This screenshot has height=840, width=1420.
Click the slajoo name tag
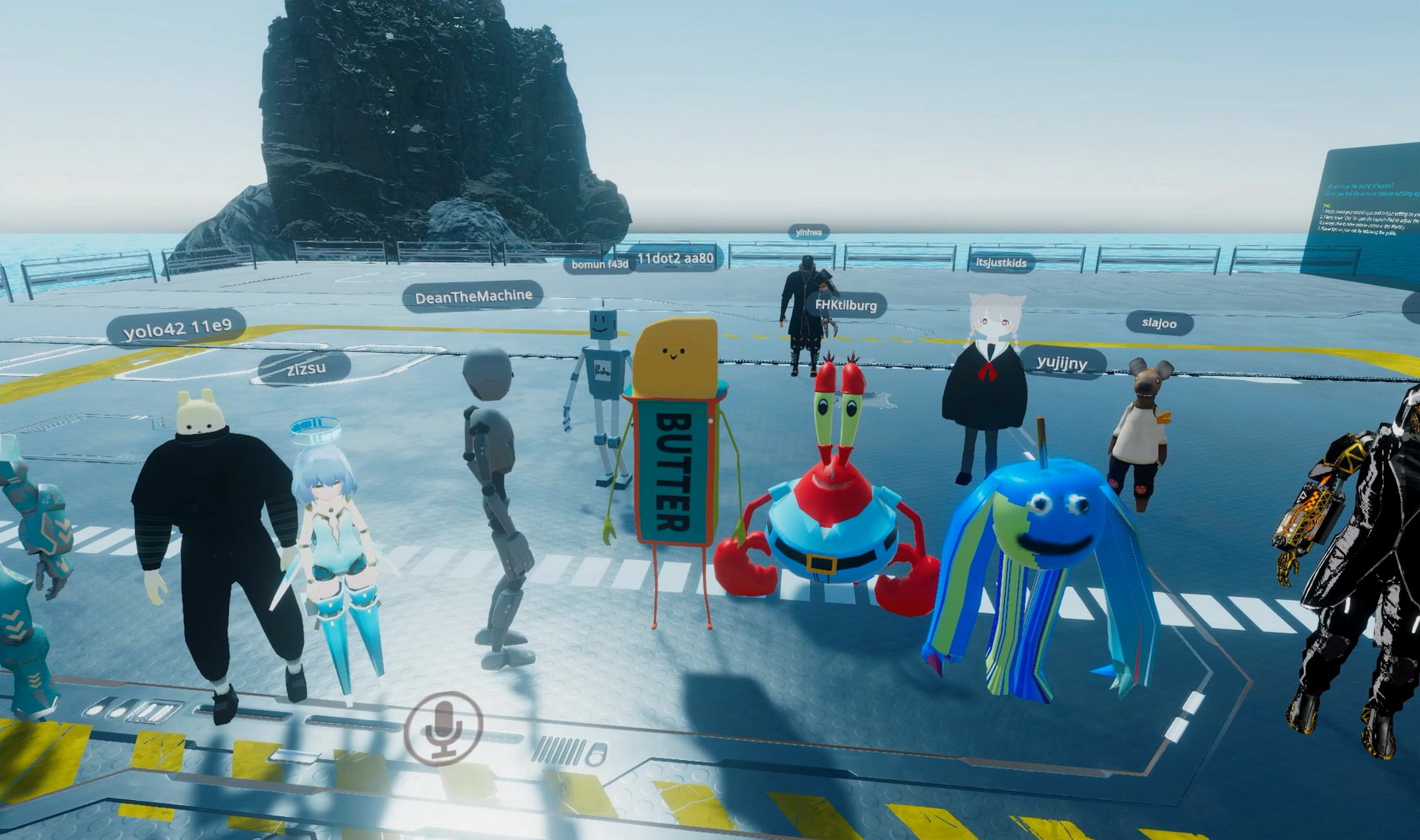pos(1159,323)
